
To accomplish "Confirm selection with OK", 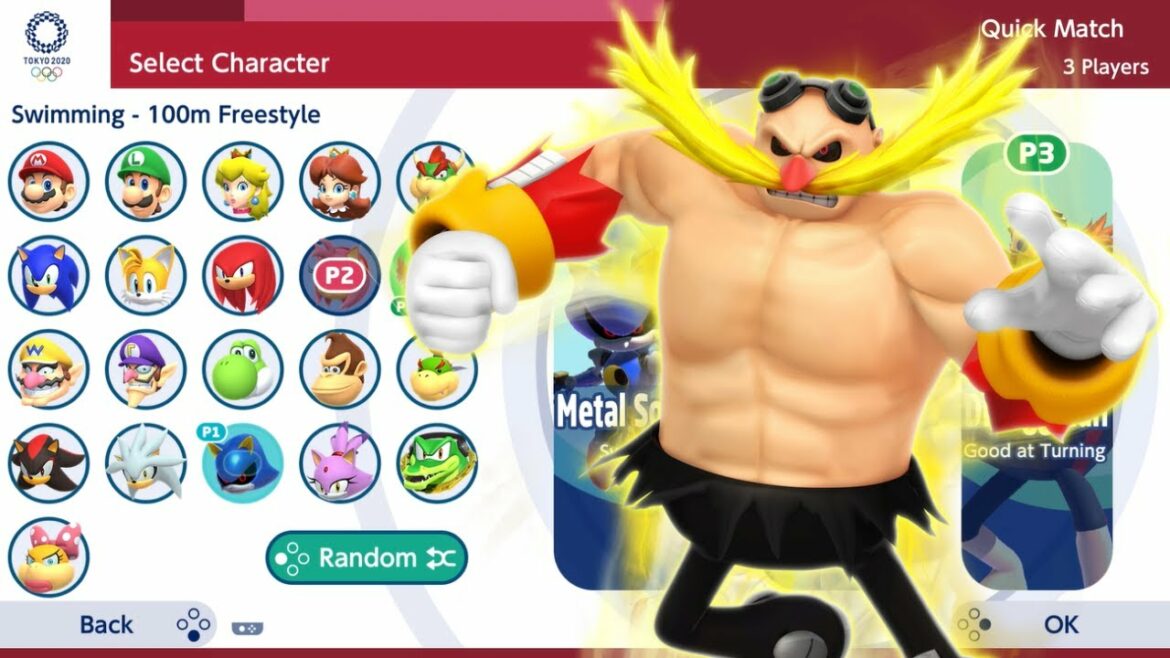I will (x=1060, y=625).
